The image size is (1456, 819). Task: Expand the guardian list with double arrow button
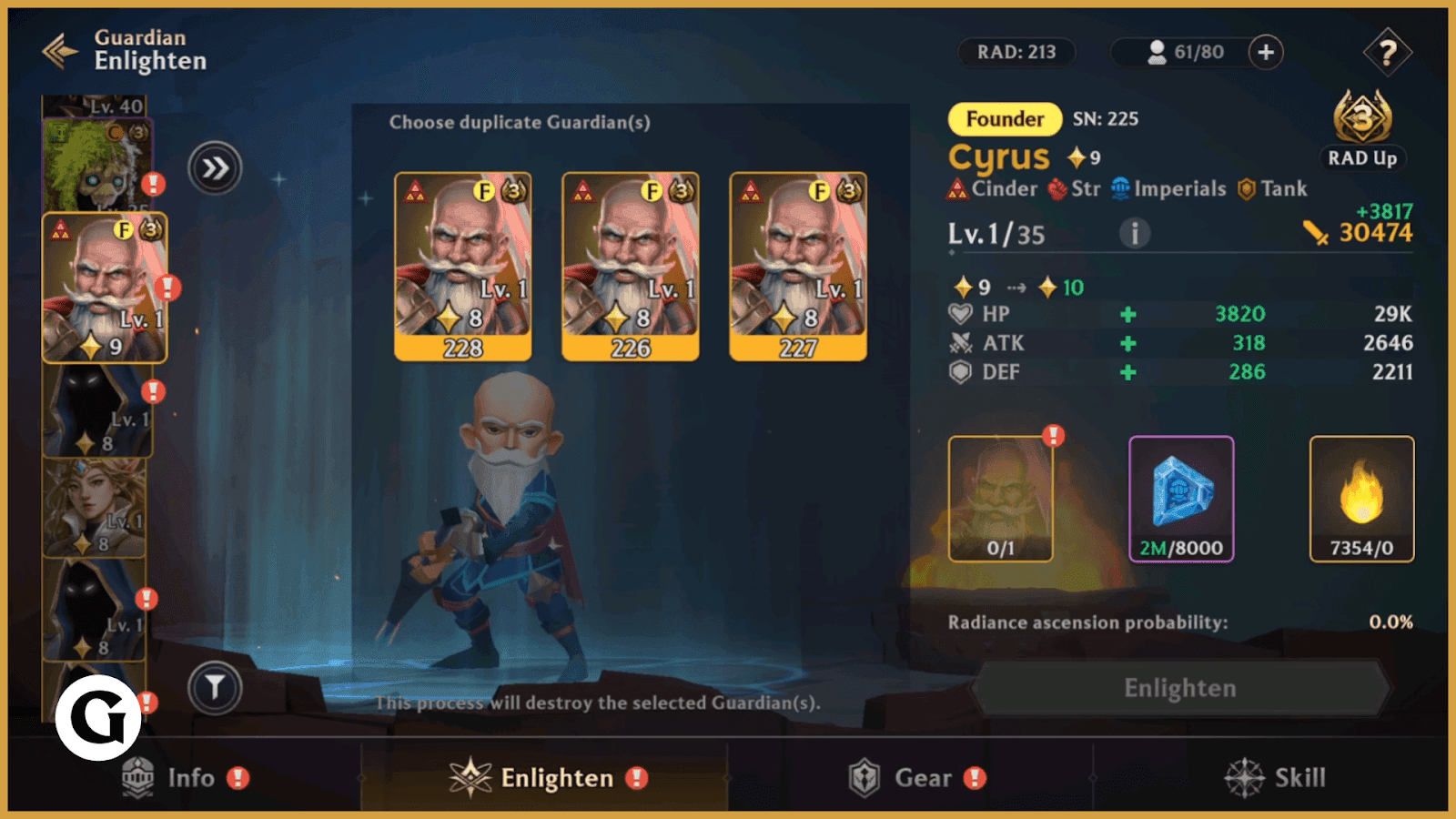click(x=215, y=168)
